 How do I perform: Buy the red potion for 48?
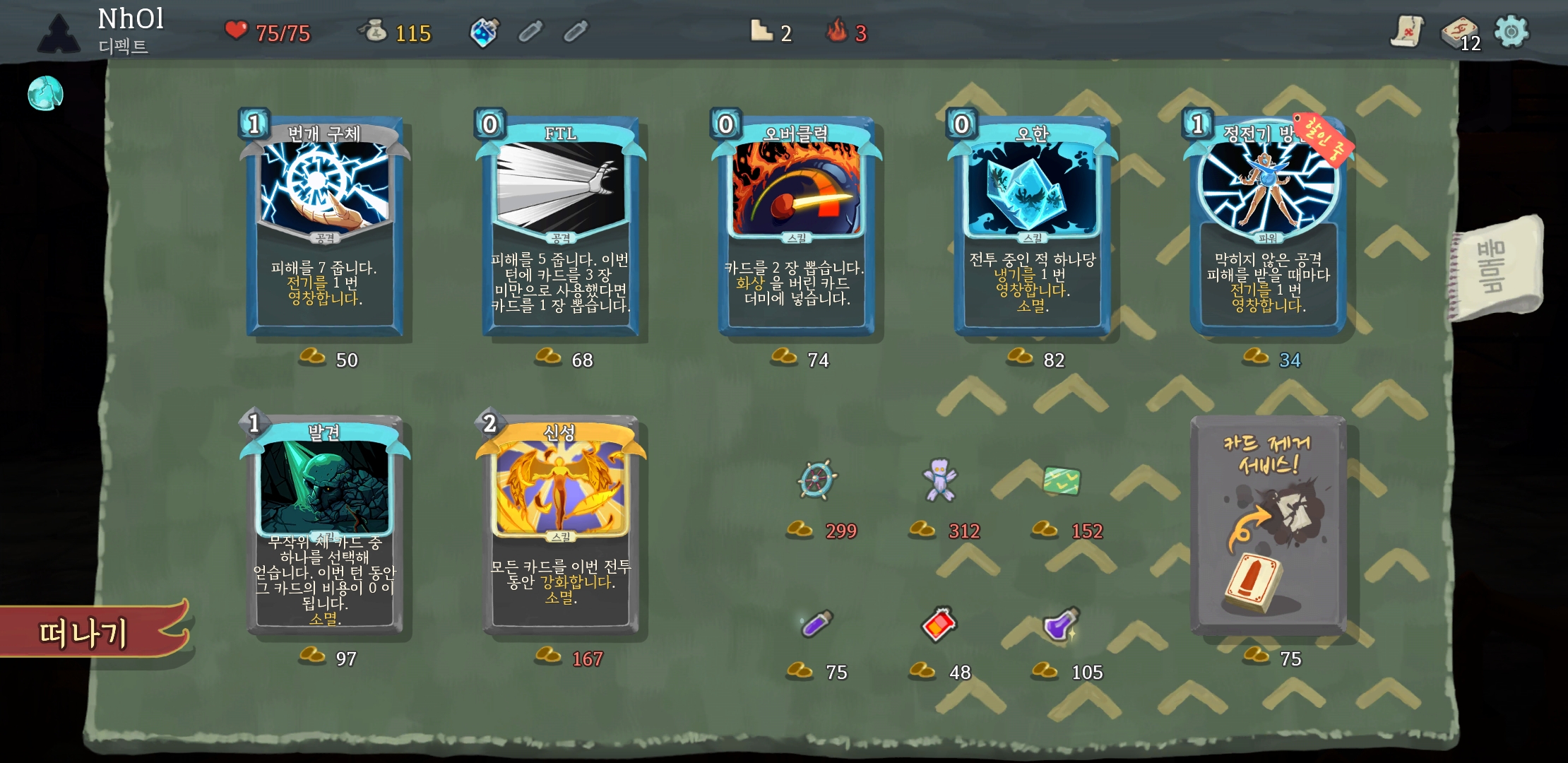coord(939,624)
